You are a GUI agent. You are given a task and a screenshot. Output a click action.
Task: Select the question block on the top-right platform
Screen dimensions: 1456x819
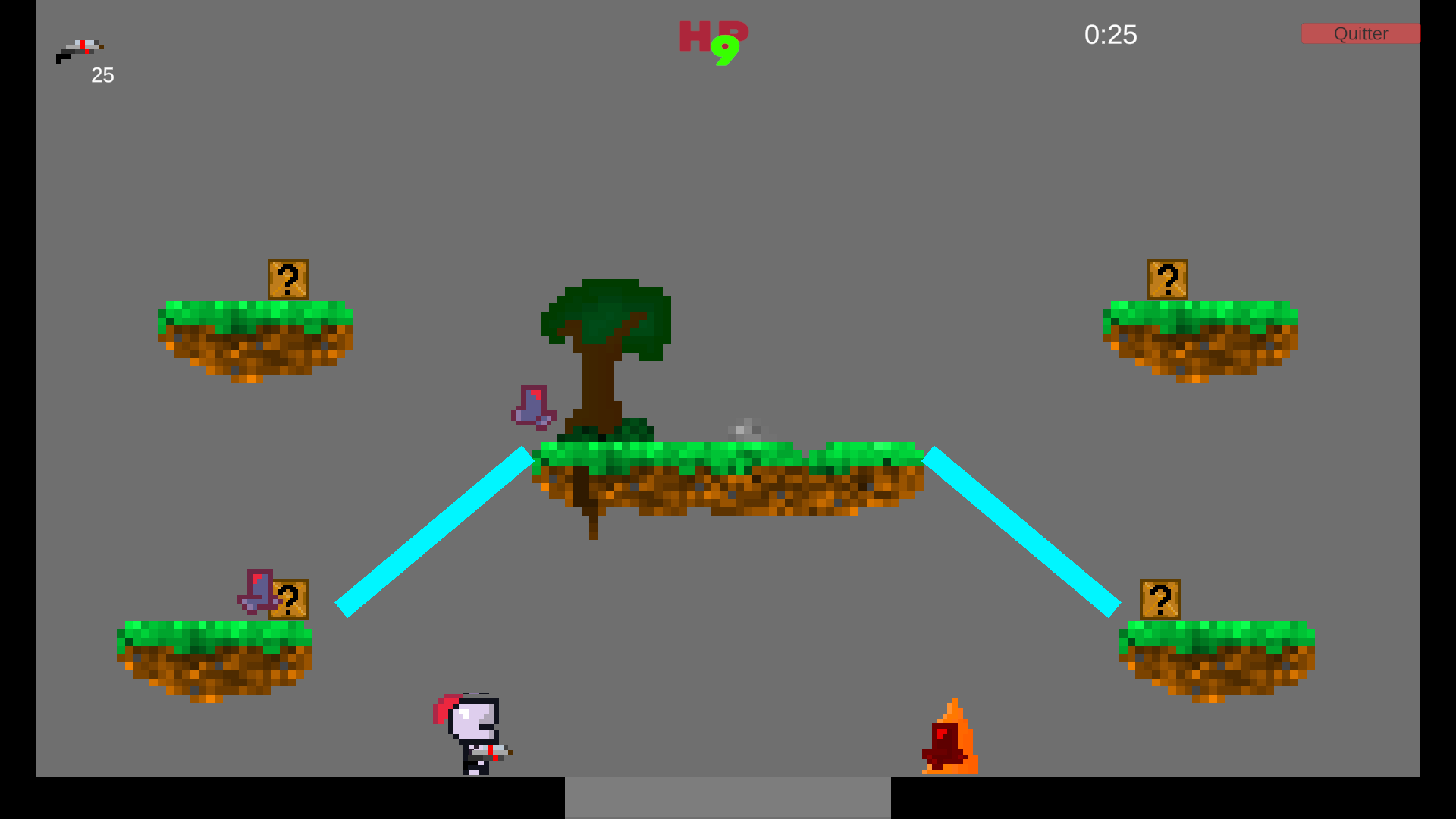pos(1168,281)
